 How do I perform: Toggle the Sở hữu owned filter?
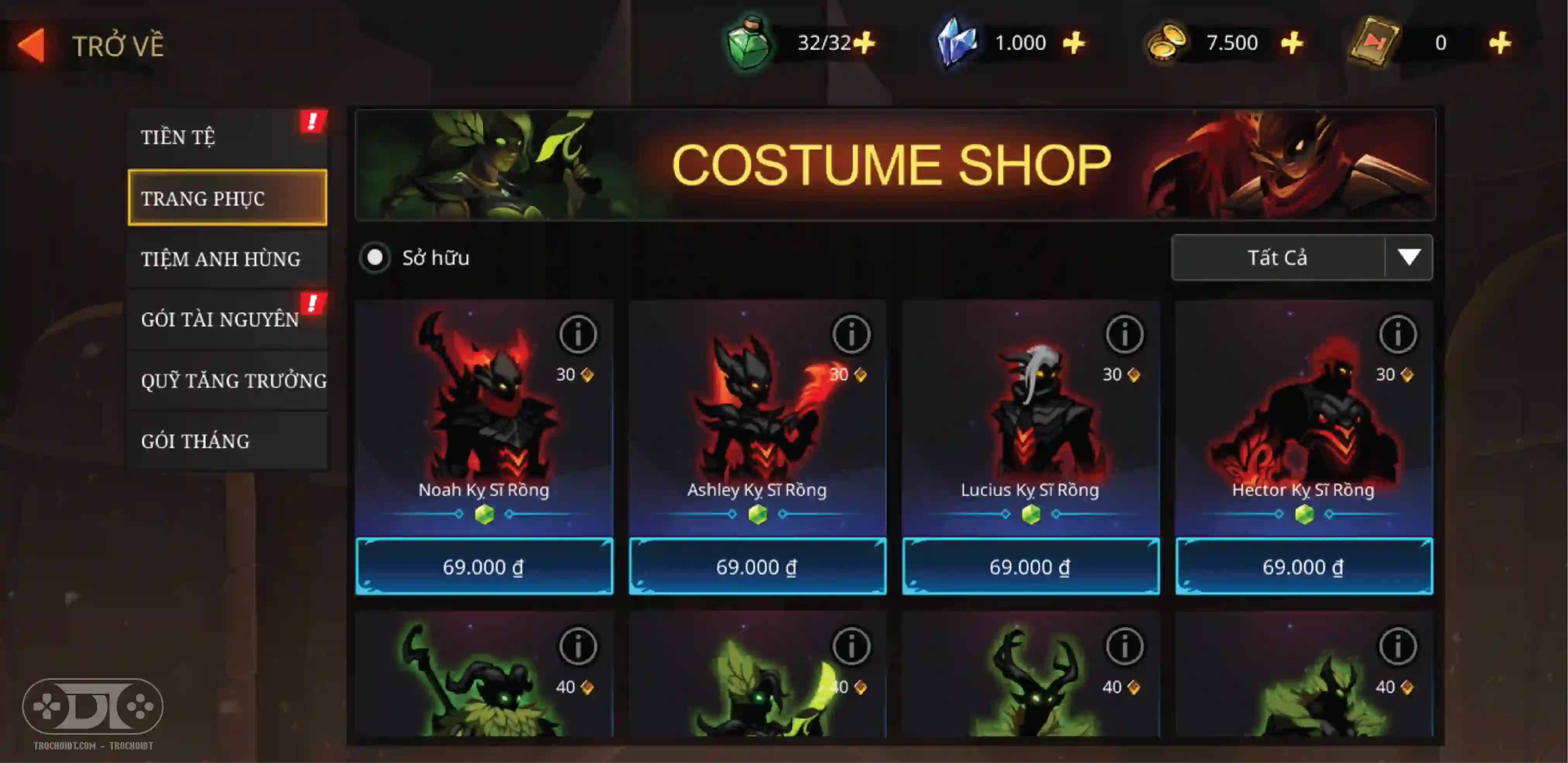tap(375, 258)
